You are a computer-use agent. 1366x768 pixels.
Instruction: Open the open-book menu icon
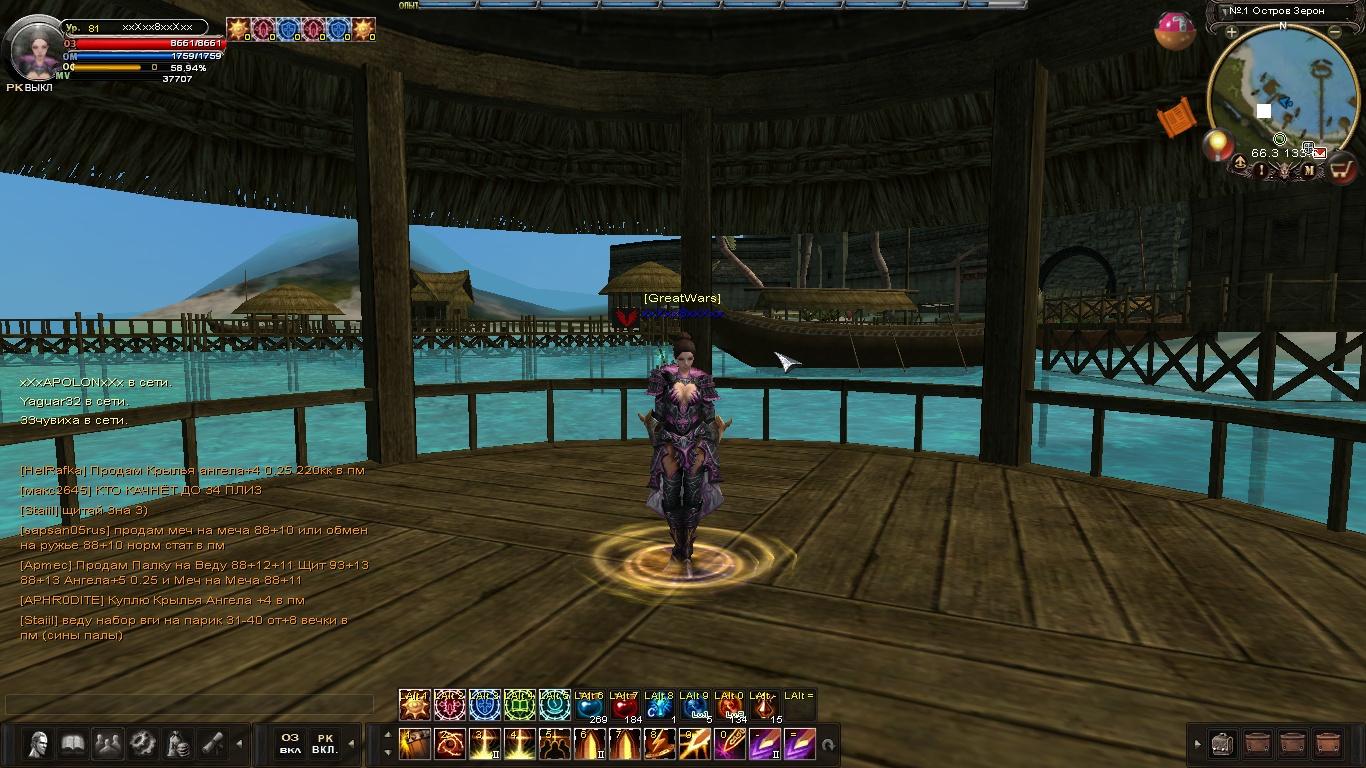click(73, 744)
